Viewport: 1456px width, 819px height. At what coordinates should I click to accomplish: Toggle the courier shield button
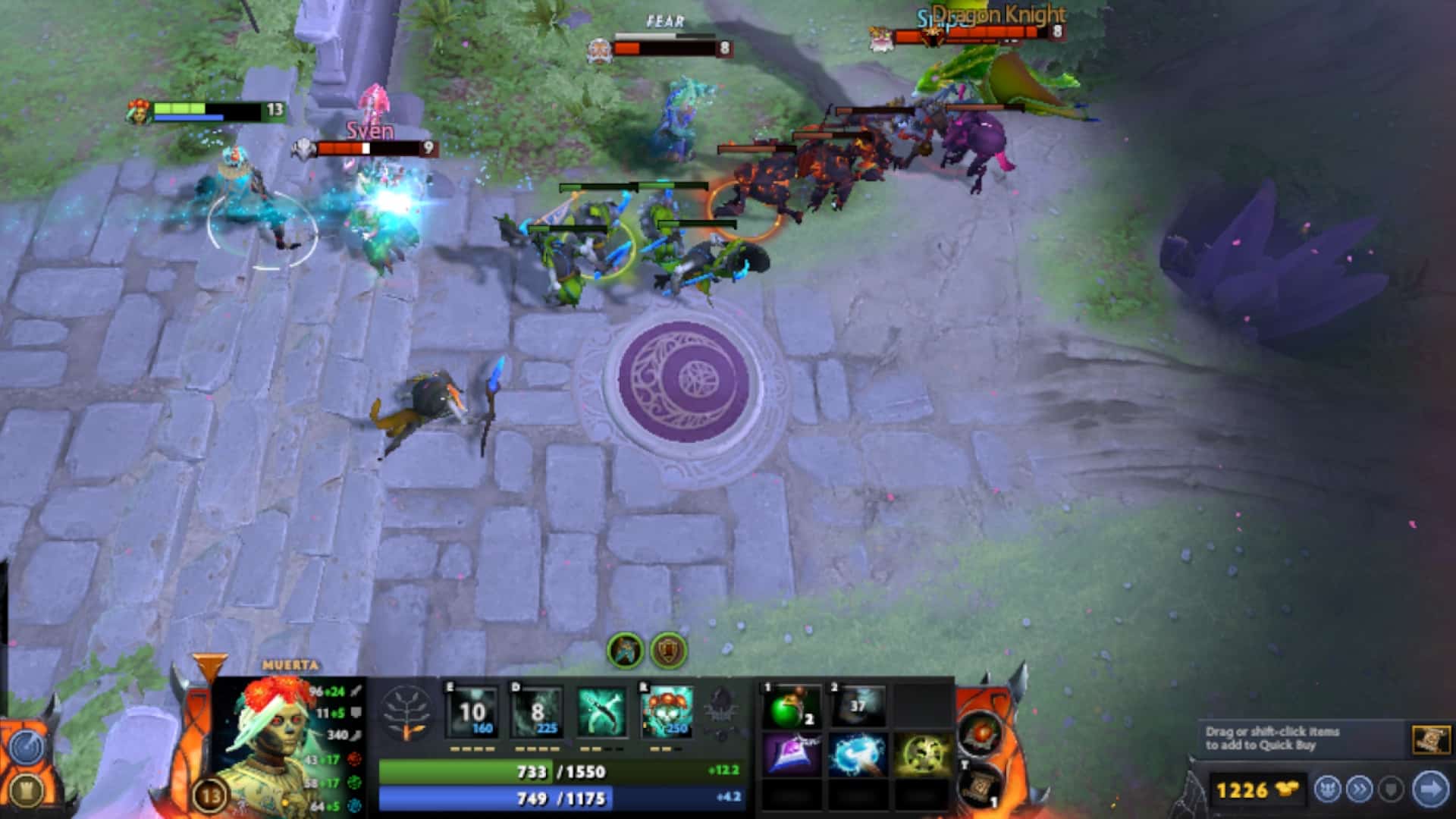click(x=1390, y=791)
